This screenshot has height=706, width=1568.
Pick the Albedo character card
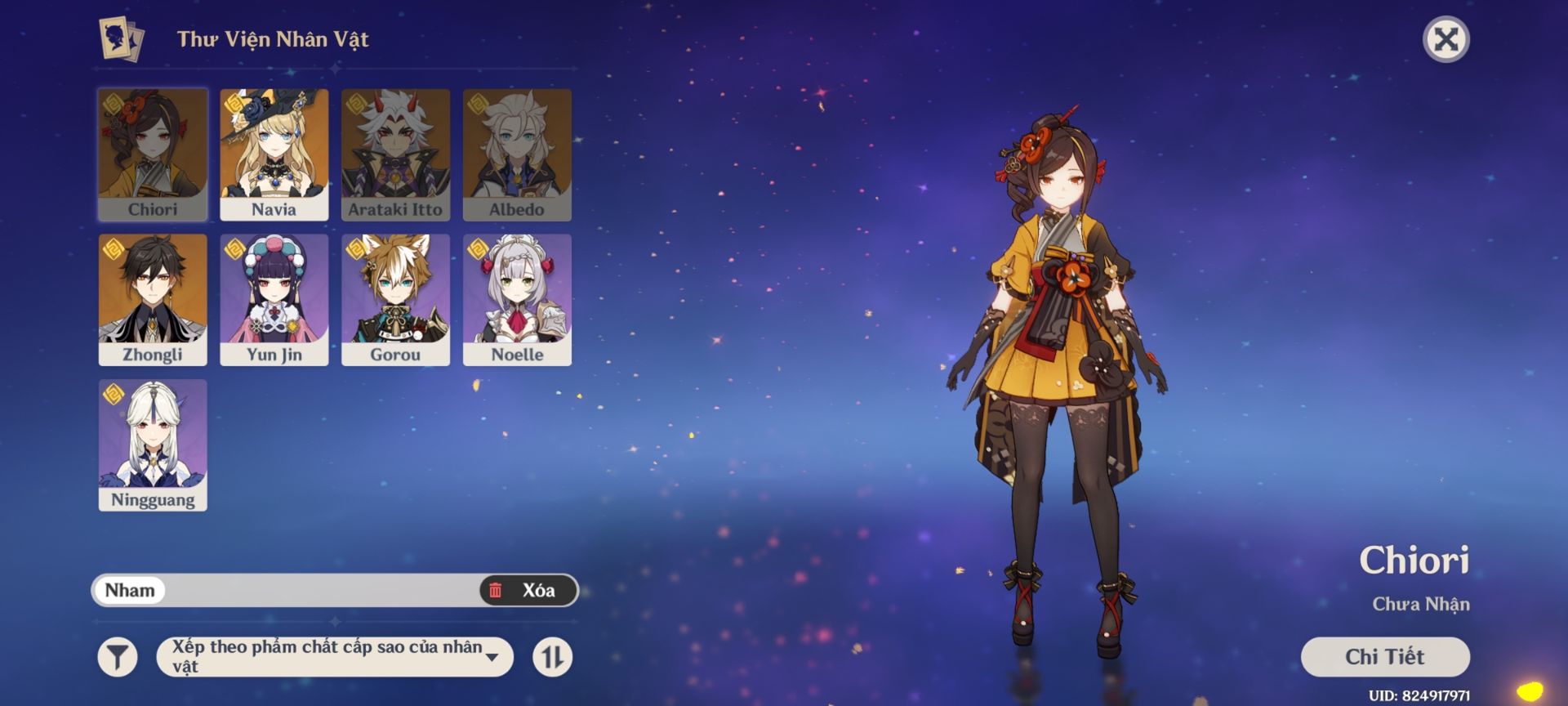(x=517, y=154)
